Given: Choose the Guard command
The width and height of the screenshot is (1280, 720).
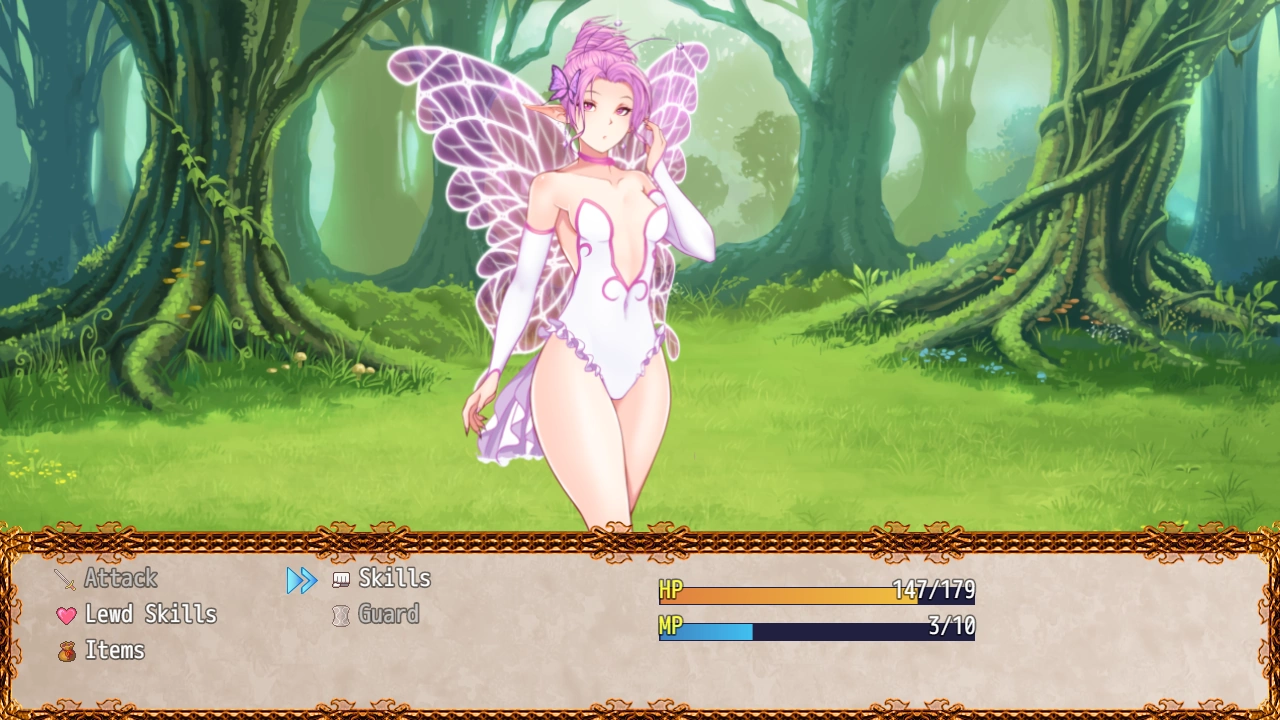Looking at the screenshot, I should pyautogui.click(x=388, y=614).
